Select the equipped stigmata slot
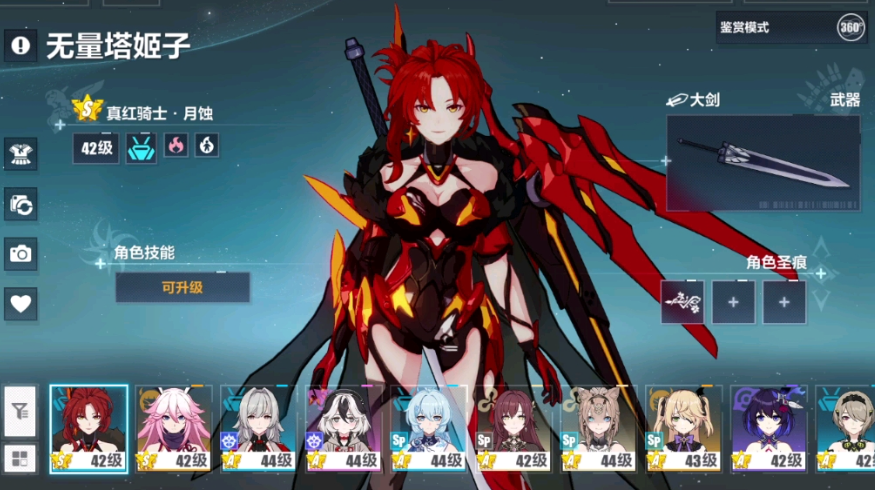The image size is (875, 490). point(682,301)
